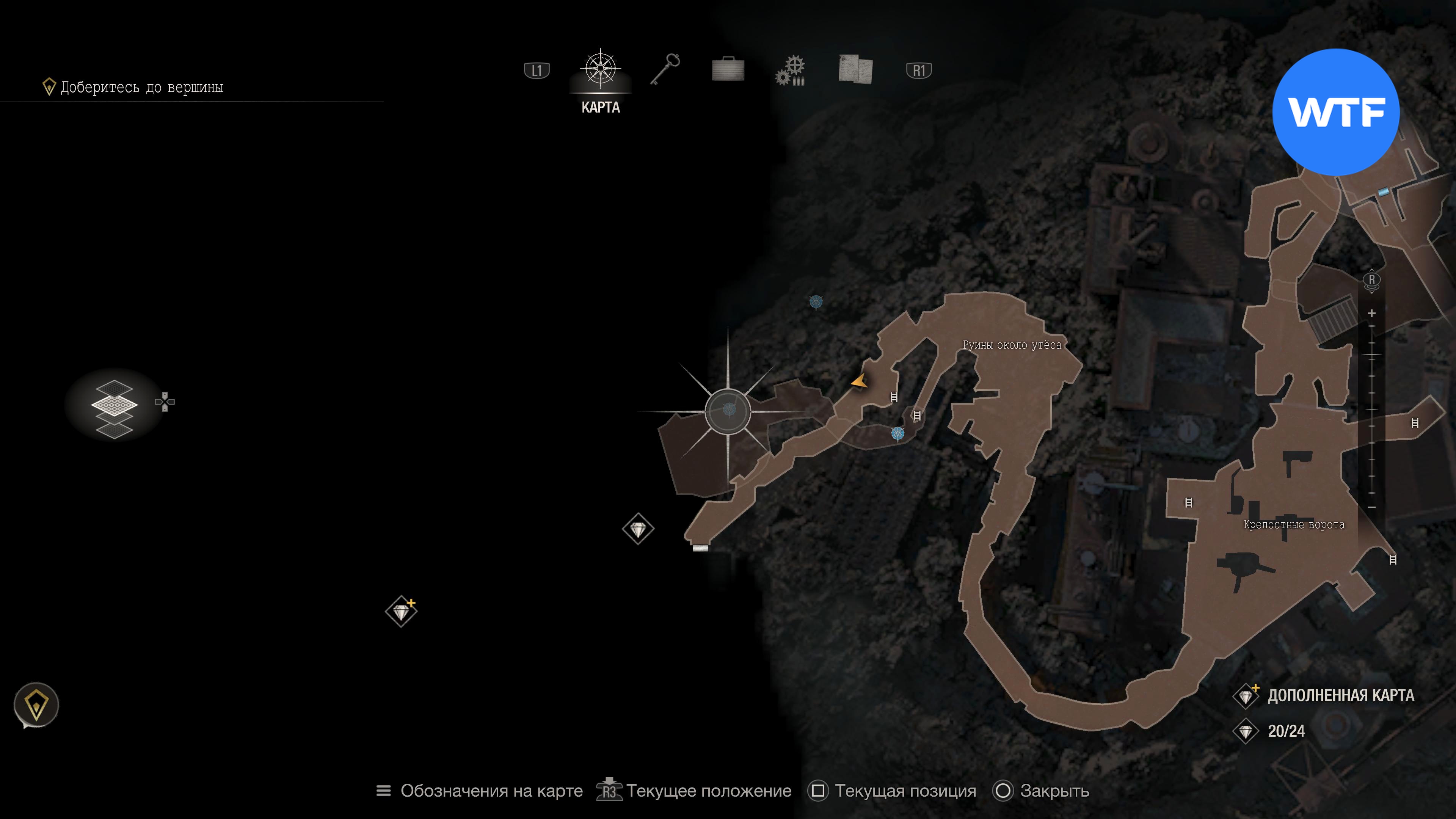Switch to the key items tab
1456x819 pixels.
click(665, 69)
